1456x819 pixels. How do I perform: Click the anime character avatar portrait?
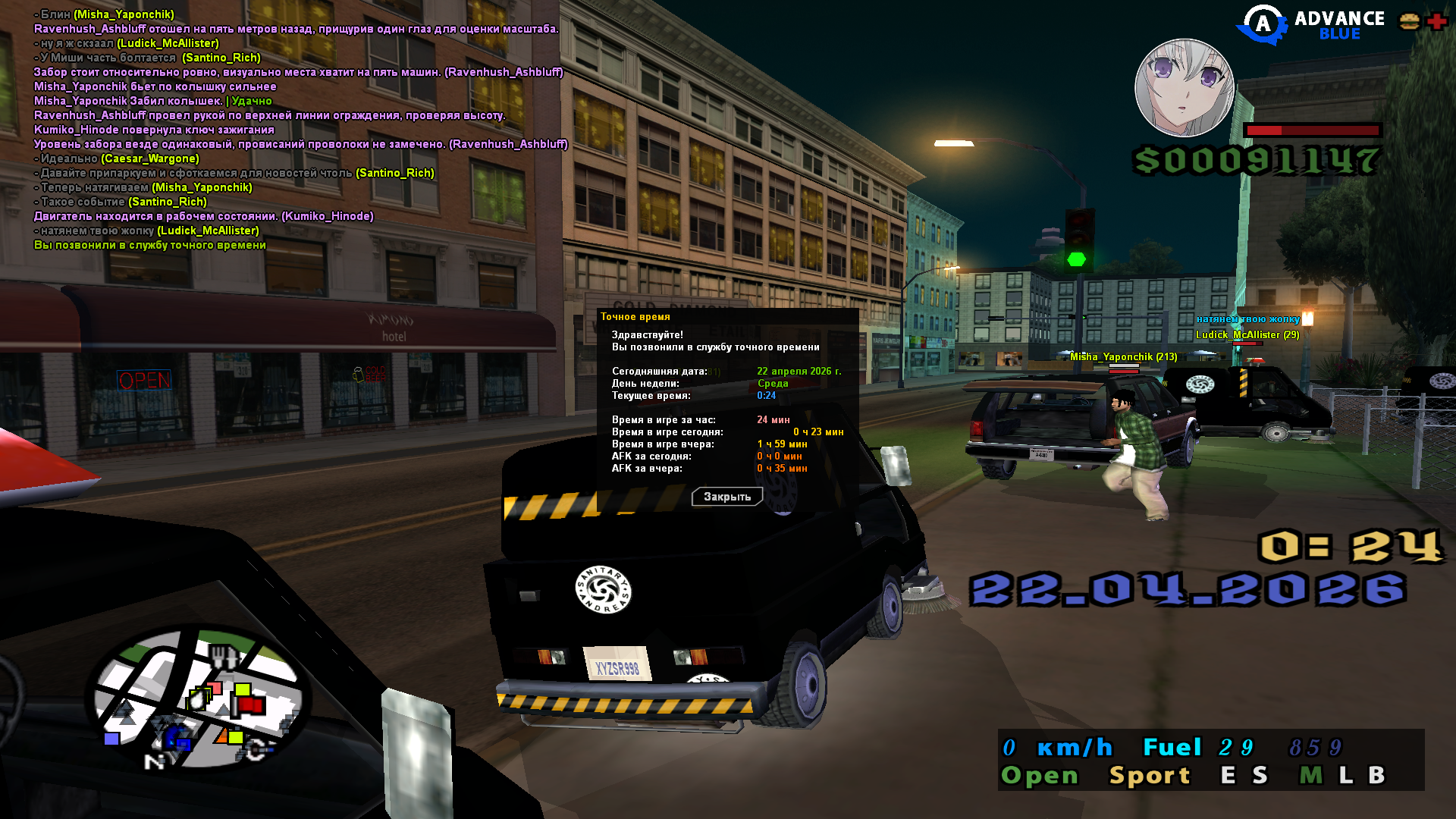[x=1184, y=88]
